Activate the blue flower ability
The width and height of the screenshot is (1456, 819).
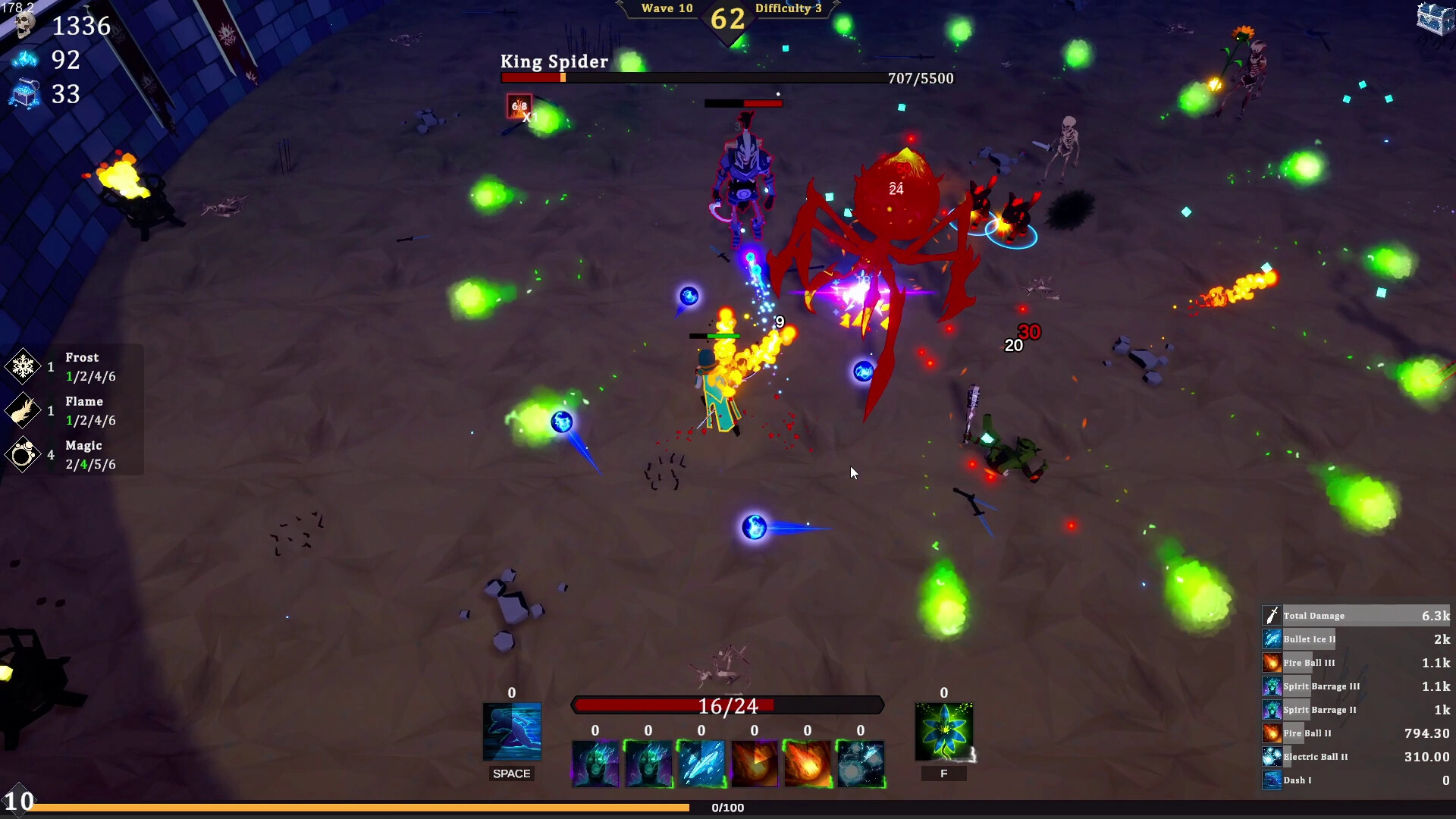pos(943,732)
